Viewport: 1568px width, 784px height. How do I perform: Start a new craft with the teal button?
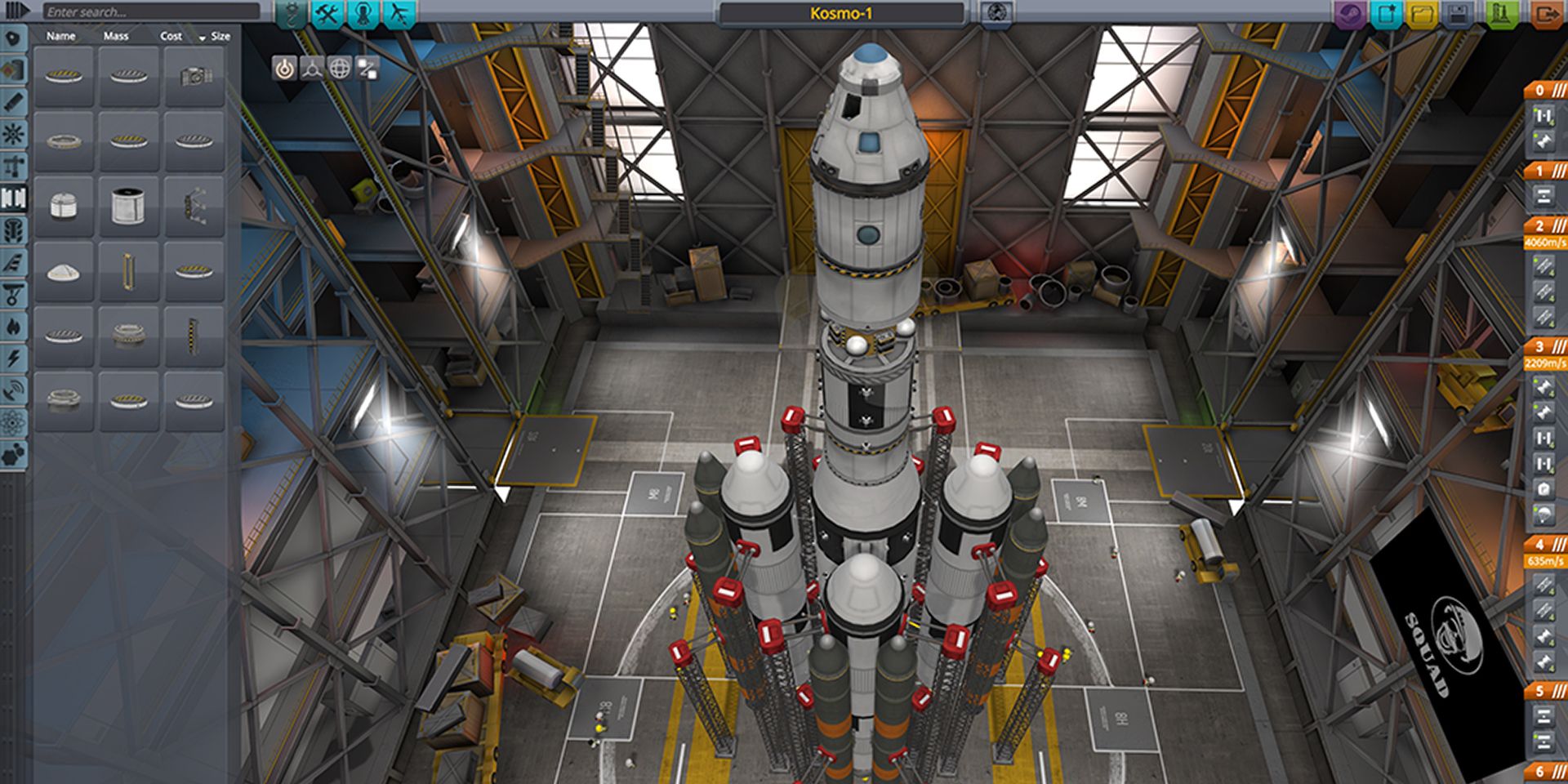(x=1386, y=14)
